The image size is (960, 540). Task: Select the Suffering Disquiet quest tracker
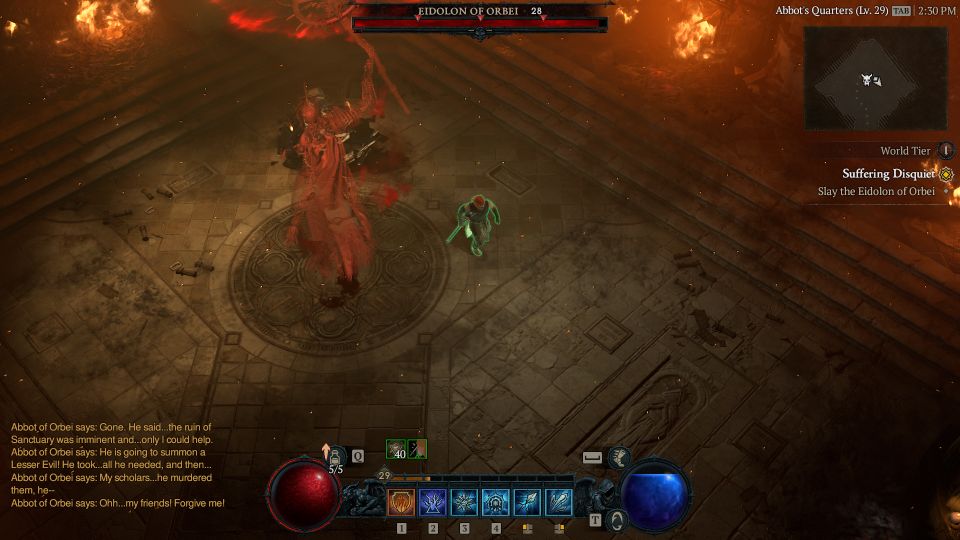888,174
